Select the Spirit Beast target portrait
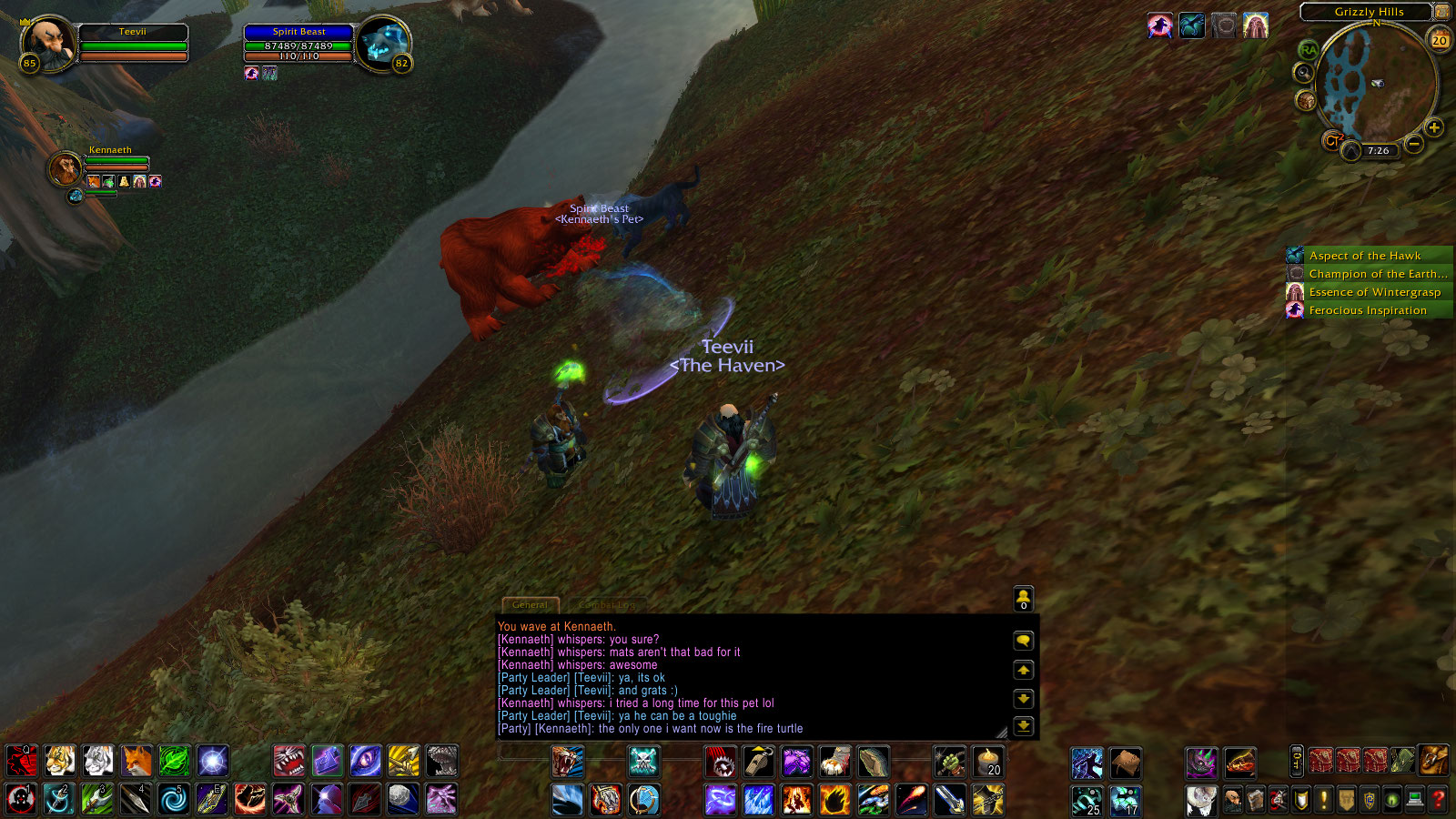Image resolution: width=1456 pixels, height=819 pixels. [x=383, y=45]
